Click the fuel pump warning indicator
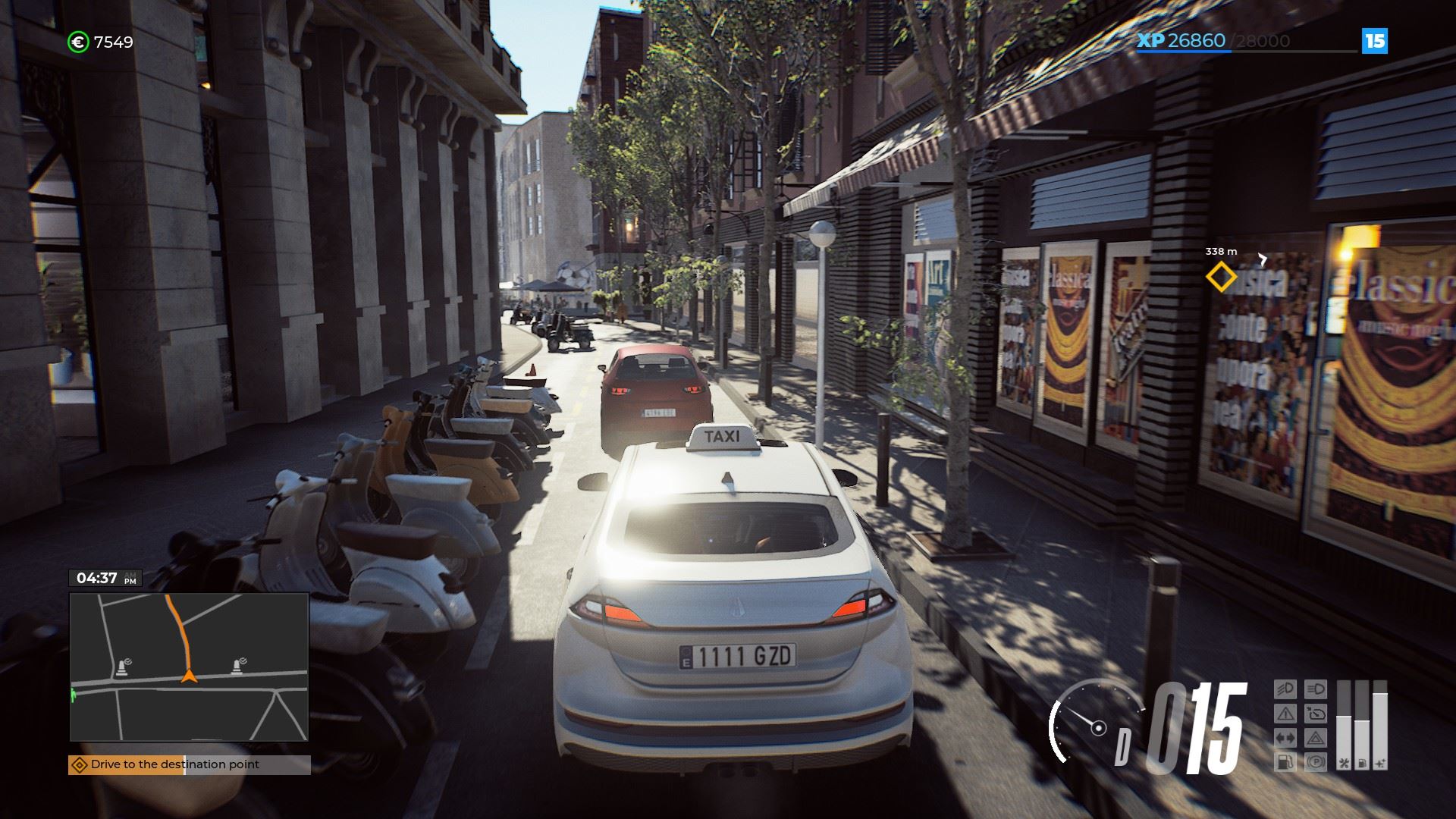 [1285, 761]
